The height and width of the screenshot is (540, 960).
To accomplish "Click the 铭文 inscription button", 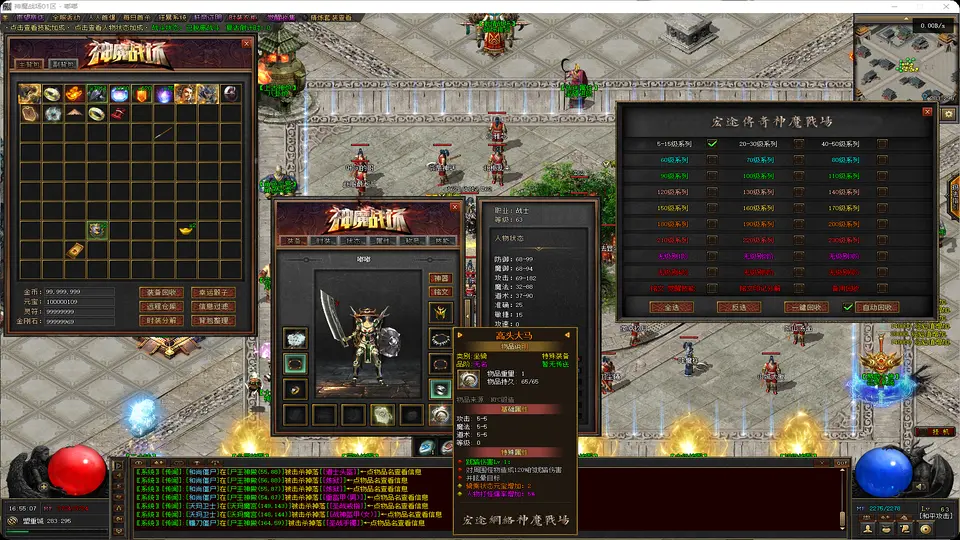I will coord(440,292).
